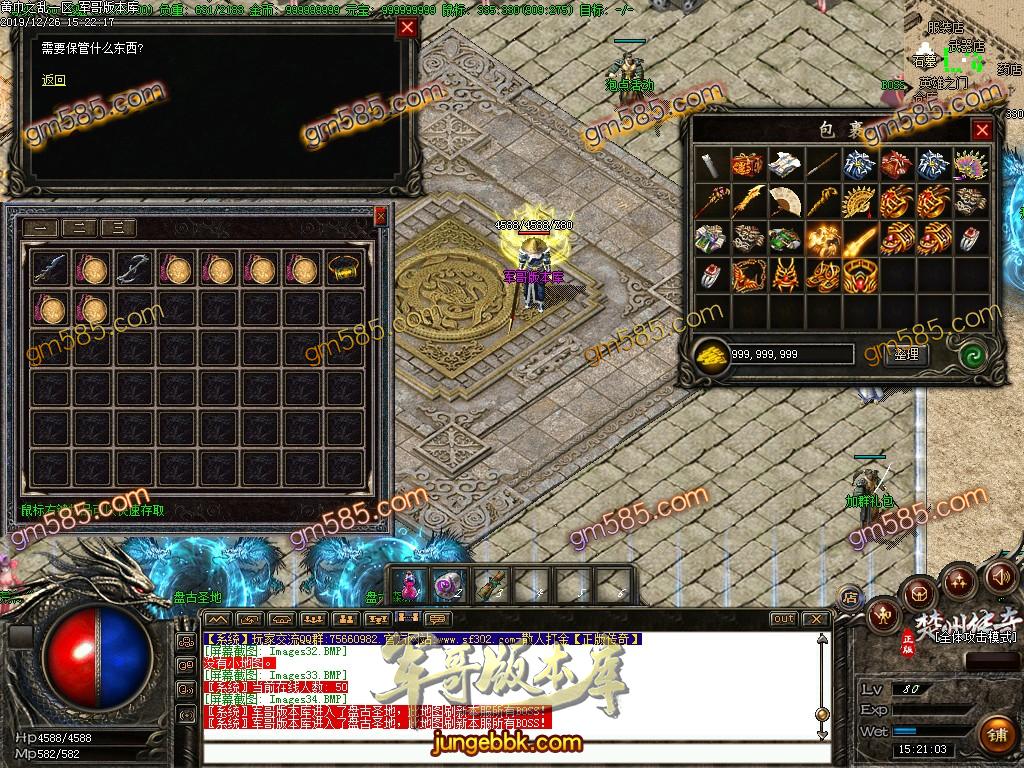The width and height of the screenshot is (1024, 768).
Task: Select the colorful feathered headdress item
Action: (969, 164)
